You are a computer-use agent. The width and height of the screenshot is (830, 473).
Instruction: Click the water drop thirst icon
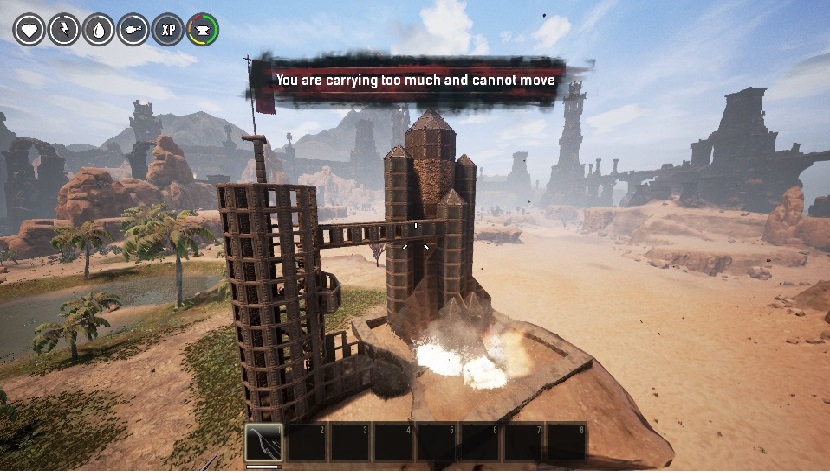pos(99,29)
